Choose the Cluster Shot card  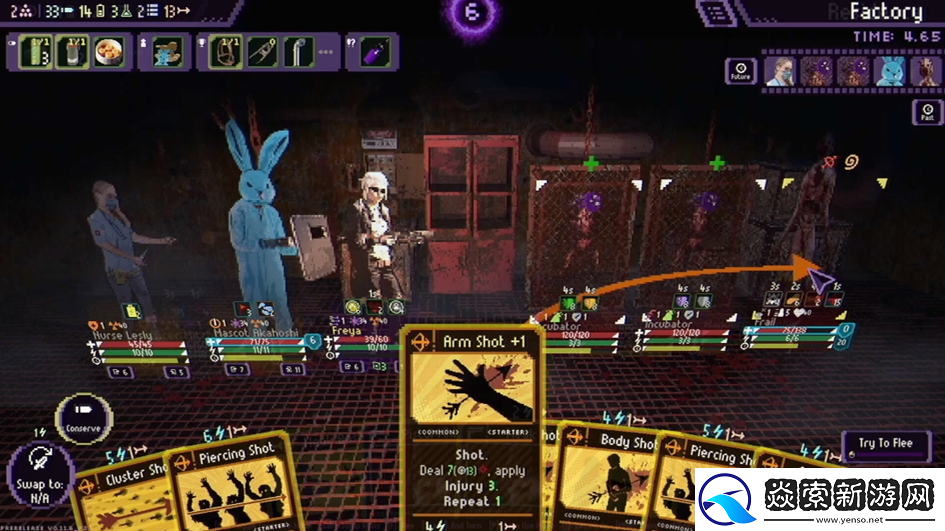click(120, 490)
